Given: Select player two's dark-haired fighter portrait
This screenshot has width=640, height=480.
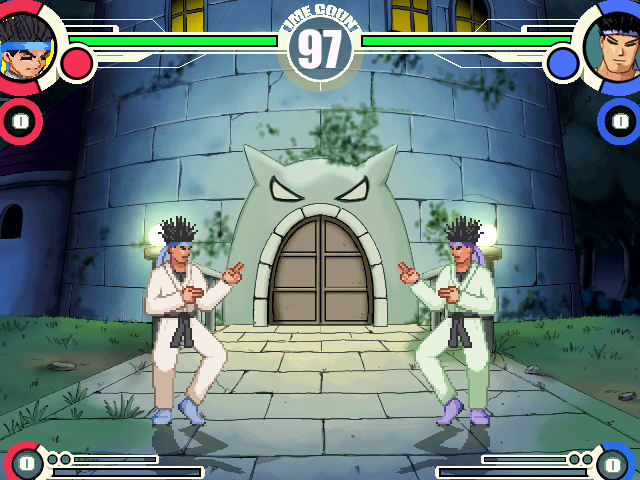Looking at the screenshot, I should tap(614, 45).
